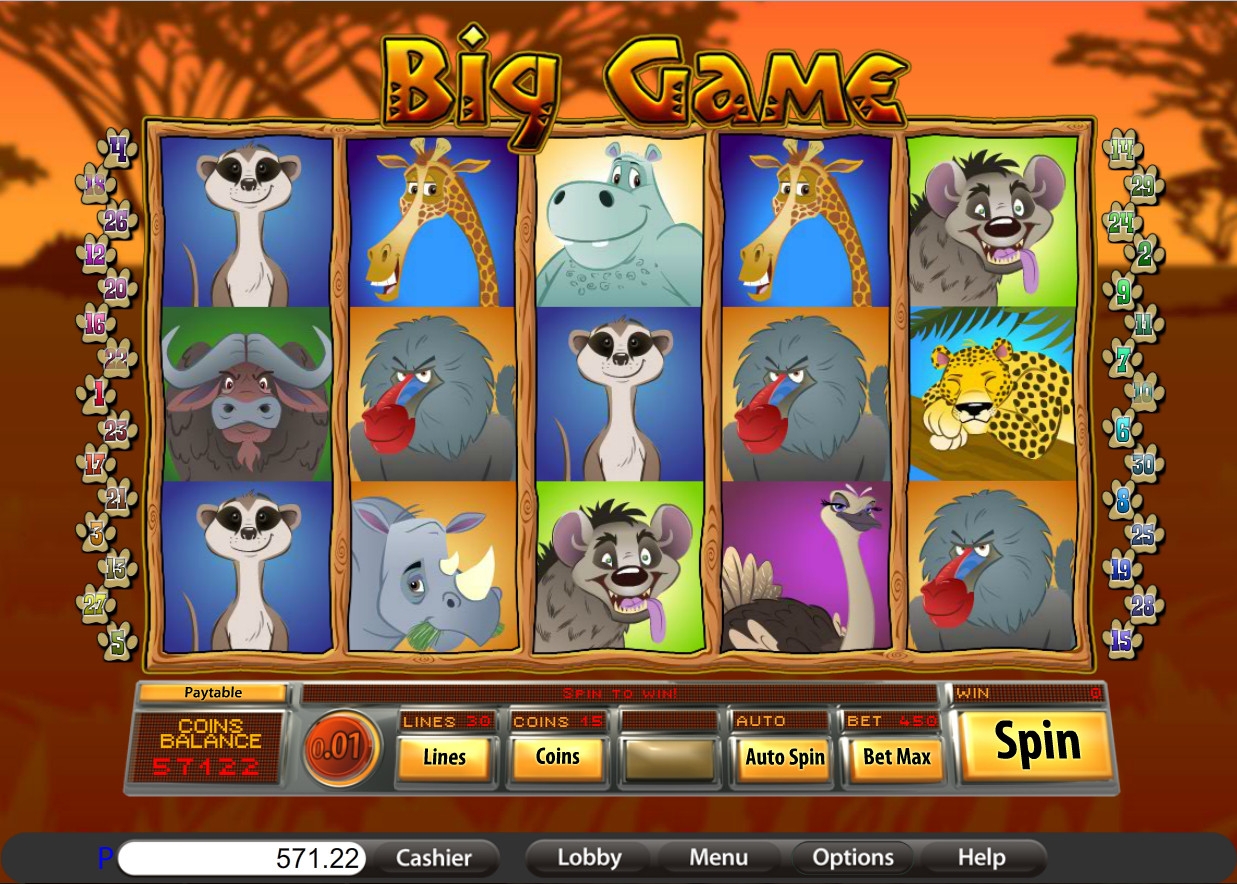Select payline 14 paw marker

coord(1120,150)
